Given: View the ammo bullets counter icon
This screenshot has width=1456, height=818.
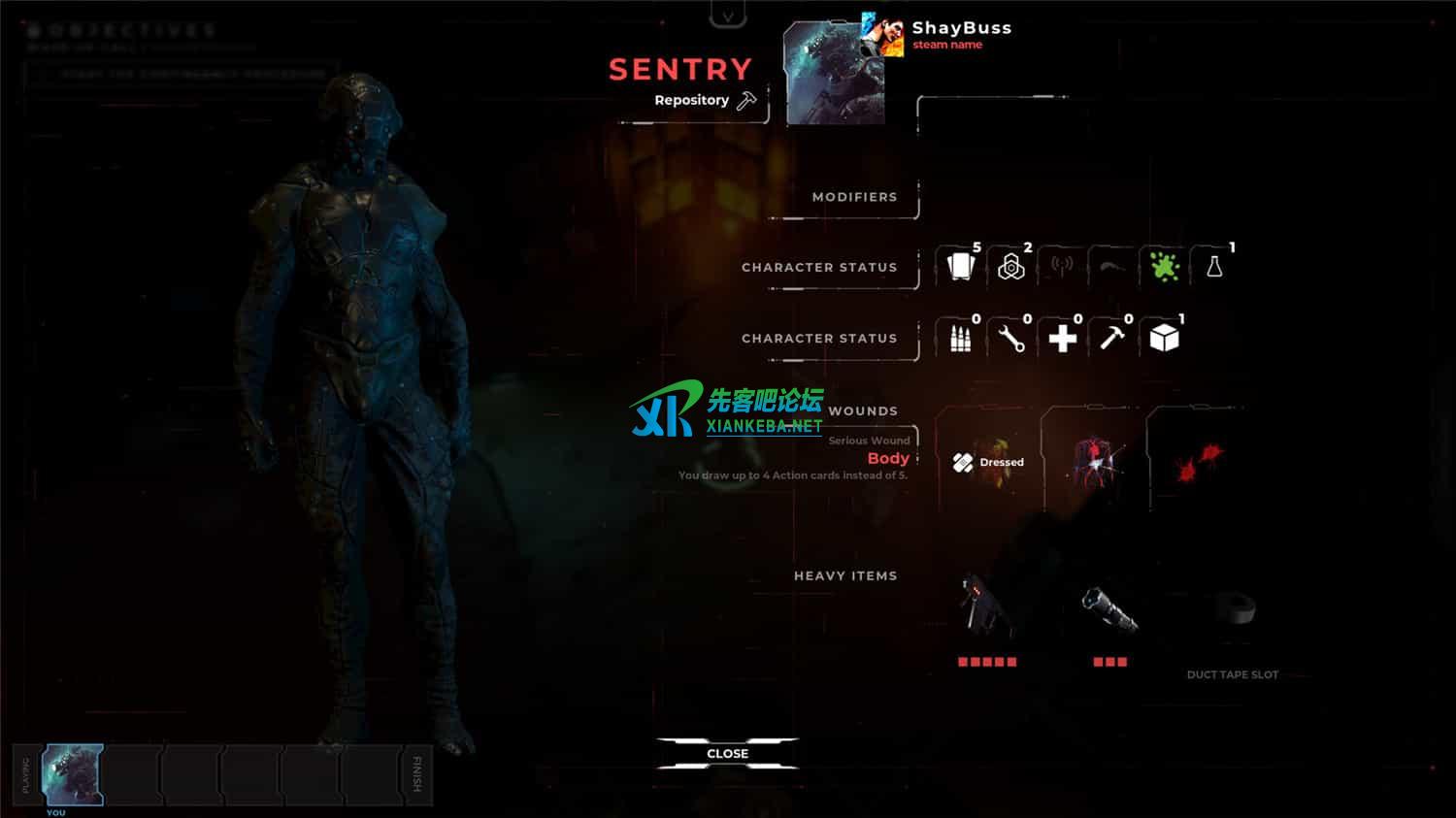Looking at the screenshot, I should click(960, 339).
